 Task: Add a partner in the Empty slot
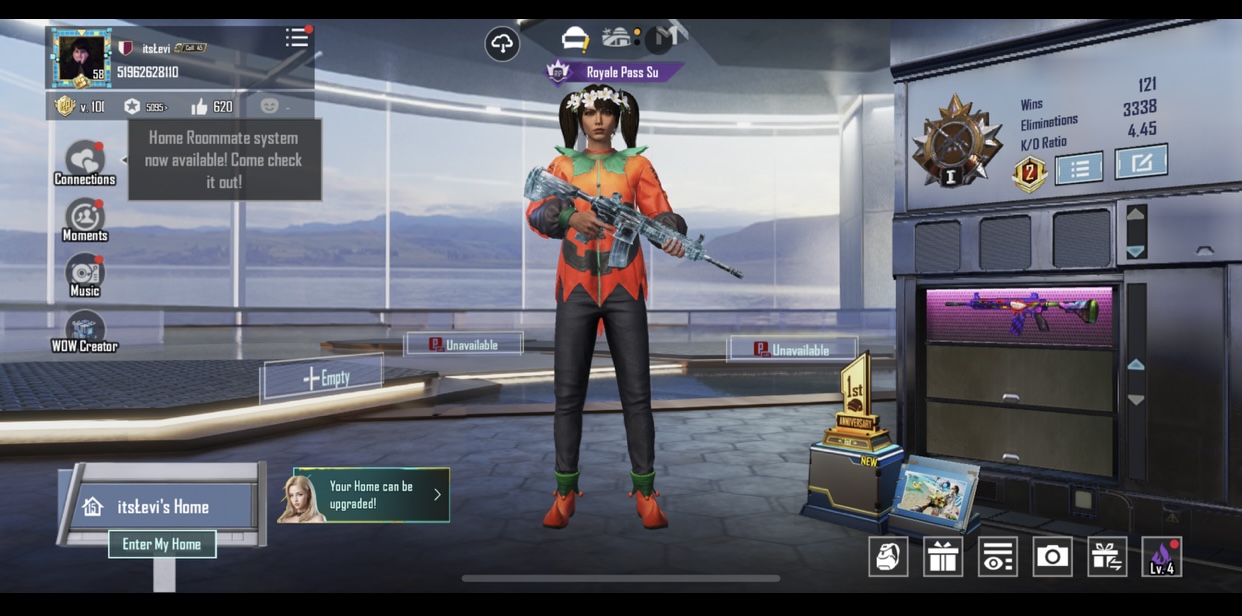(324, 378)
